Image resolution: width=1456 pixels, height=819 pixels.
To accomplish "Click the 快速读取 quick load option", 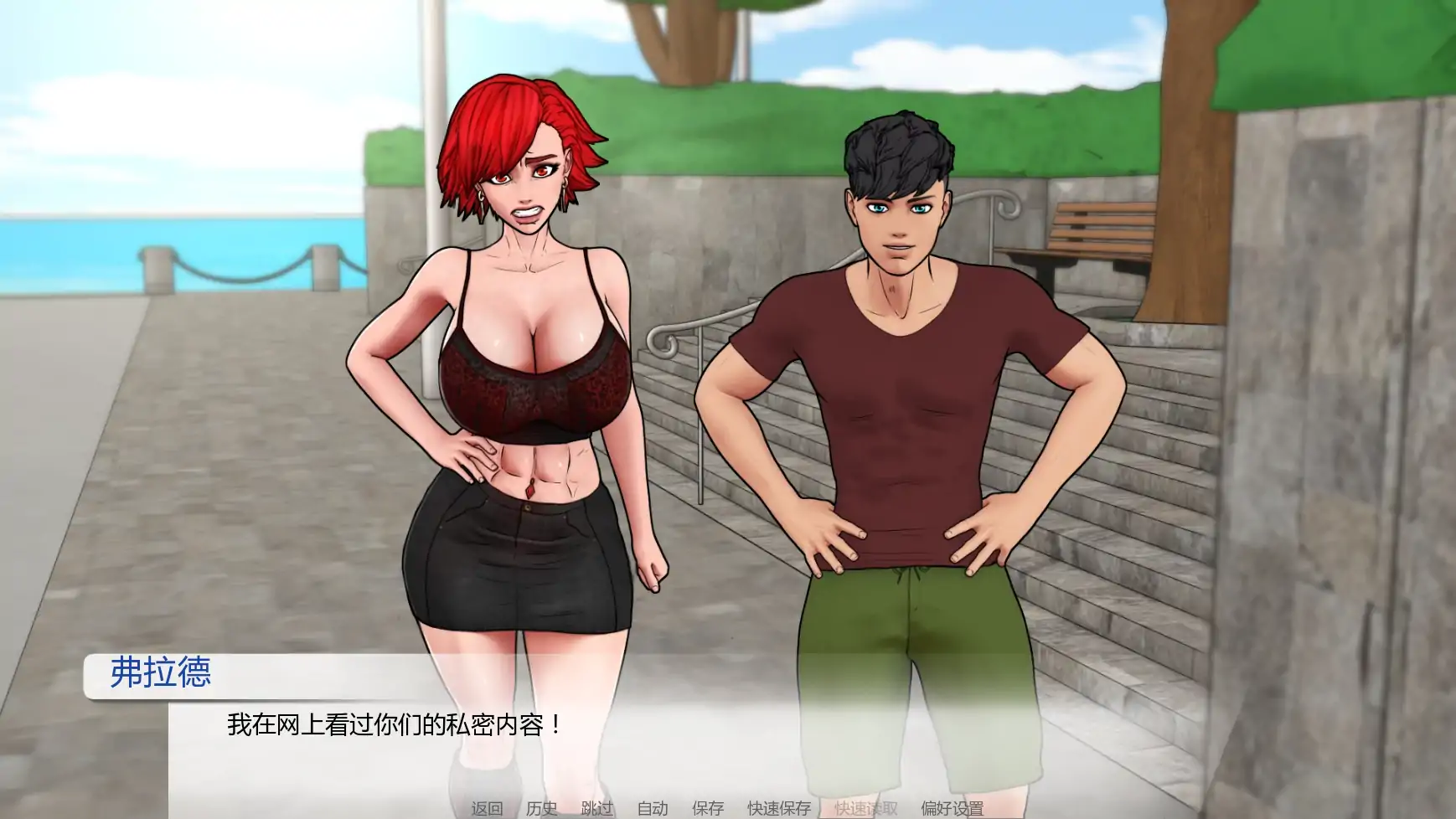I will 865,808.
